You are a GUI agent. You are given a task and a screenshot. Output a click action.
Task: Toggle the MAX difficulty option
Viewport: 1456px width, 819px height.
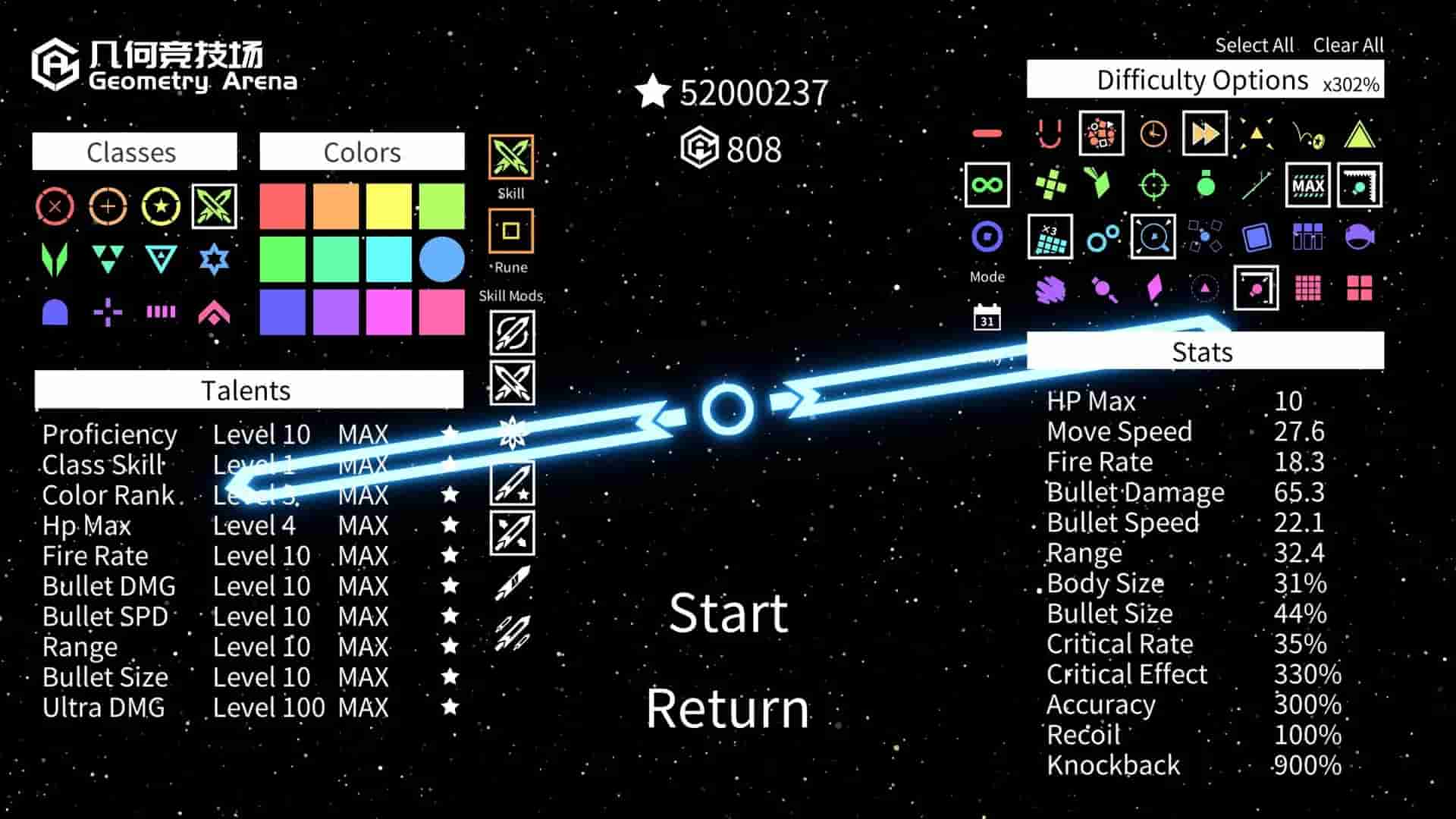1308,185
